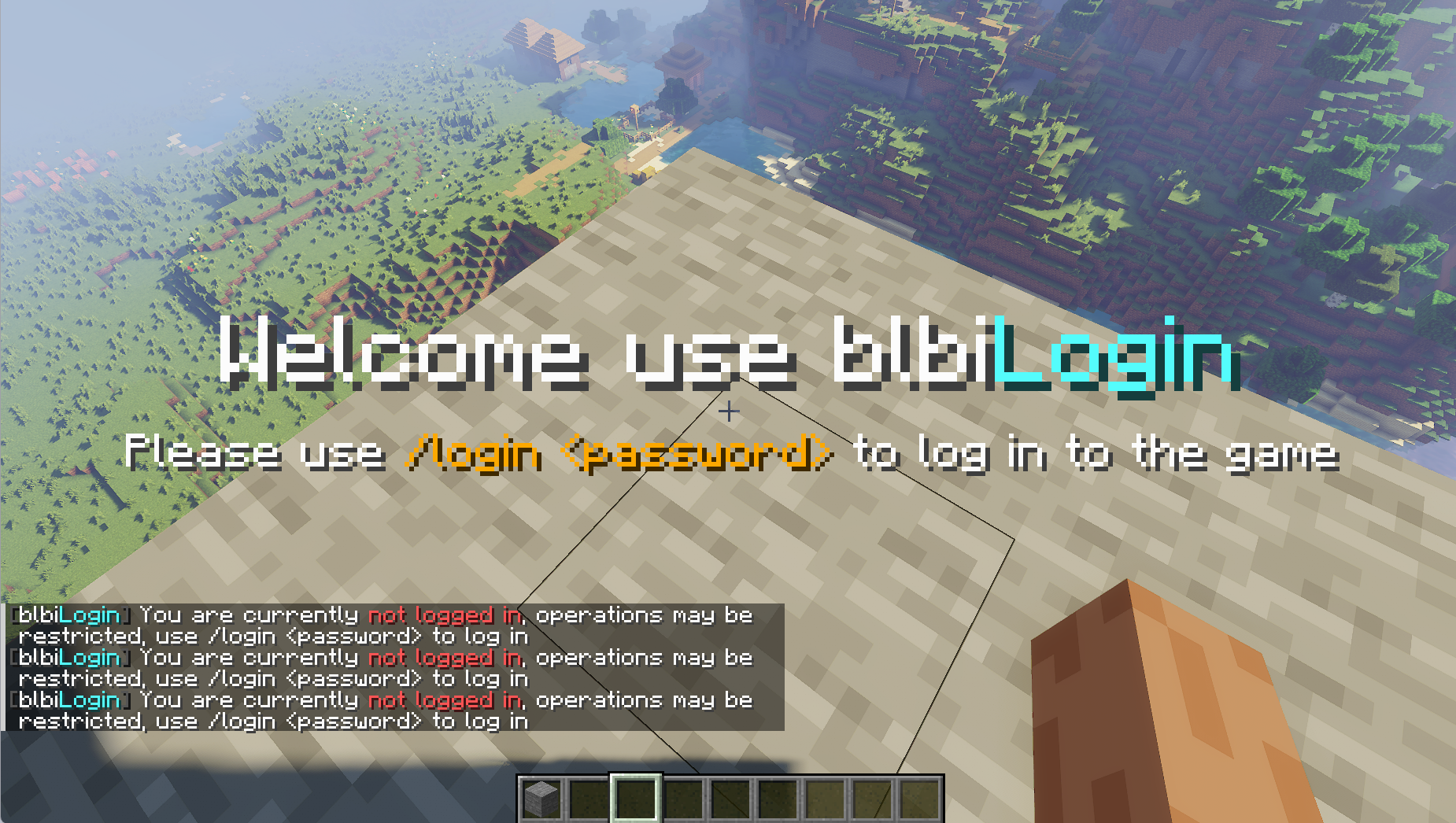Click the highlighted empty hotbar slot
The width and height of the screenshot is (1456, 823).
[x=636, y=796]
